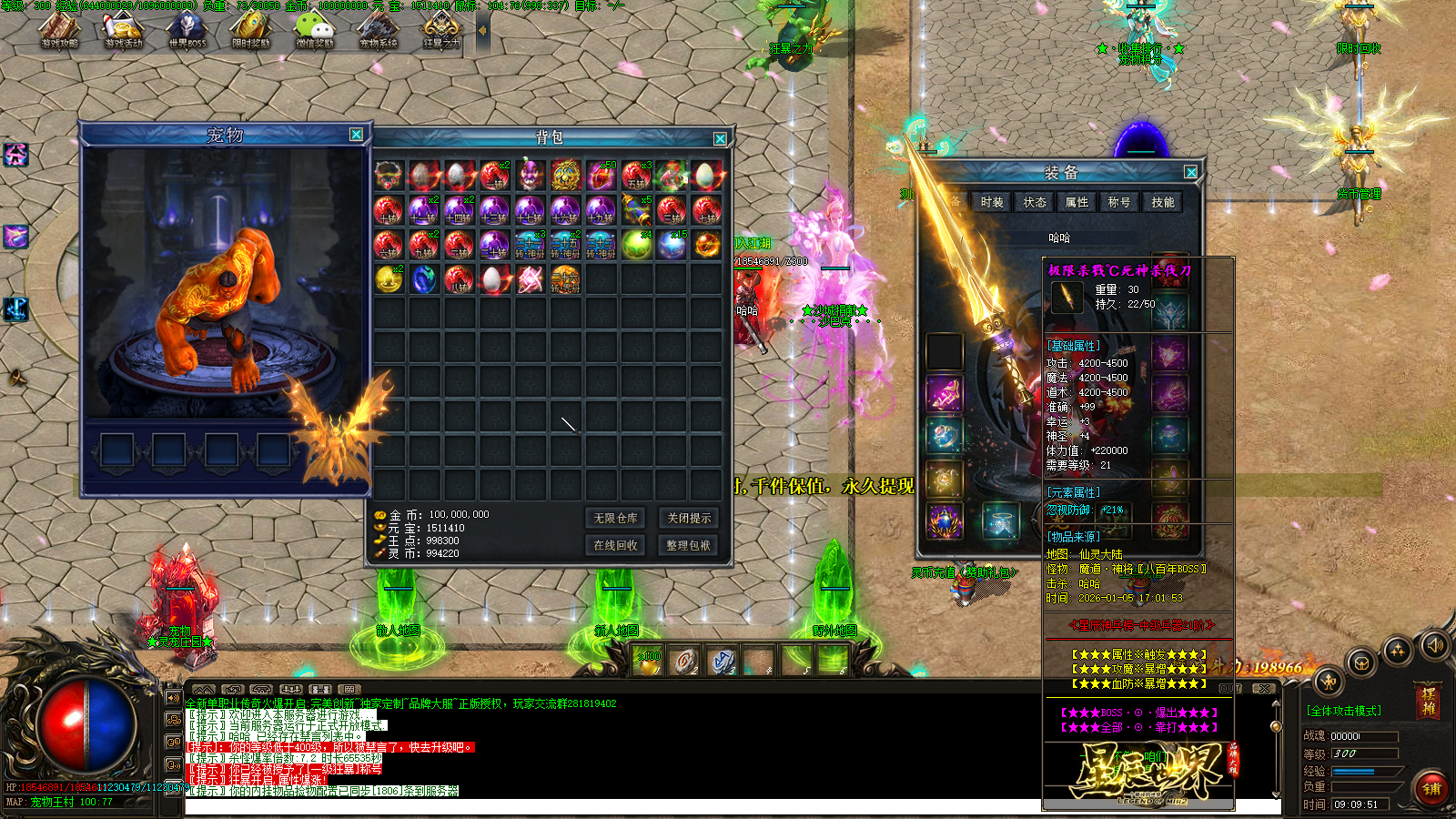Switch to the 状态 status tab
Image resolution: width=1456 pixels, height=819 pixels.
[x=1035, y=202]
